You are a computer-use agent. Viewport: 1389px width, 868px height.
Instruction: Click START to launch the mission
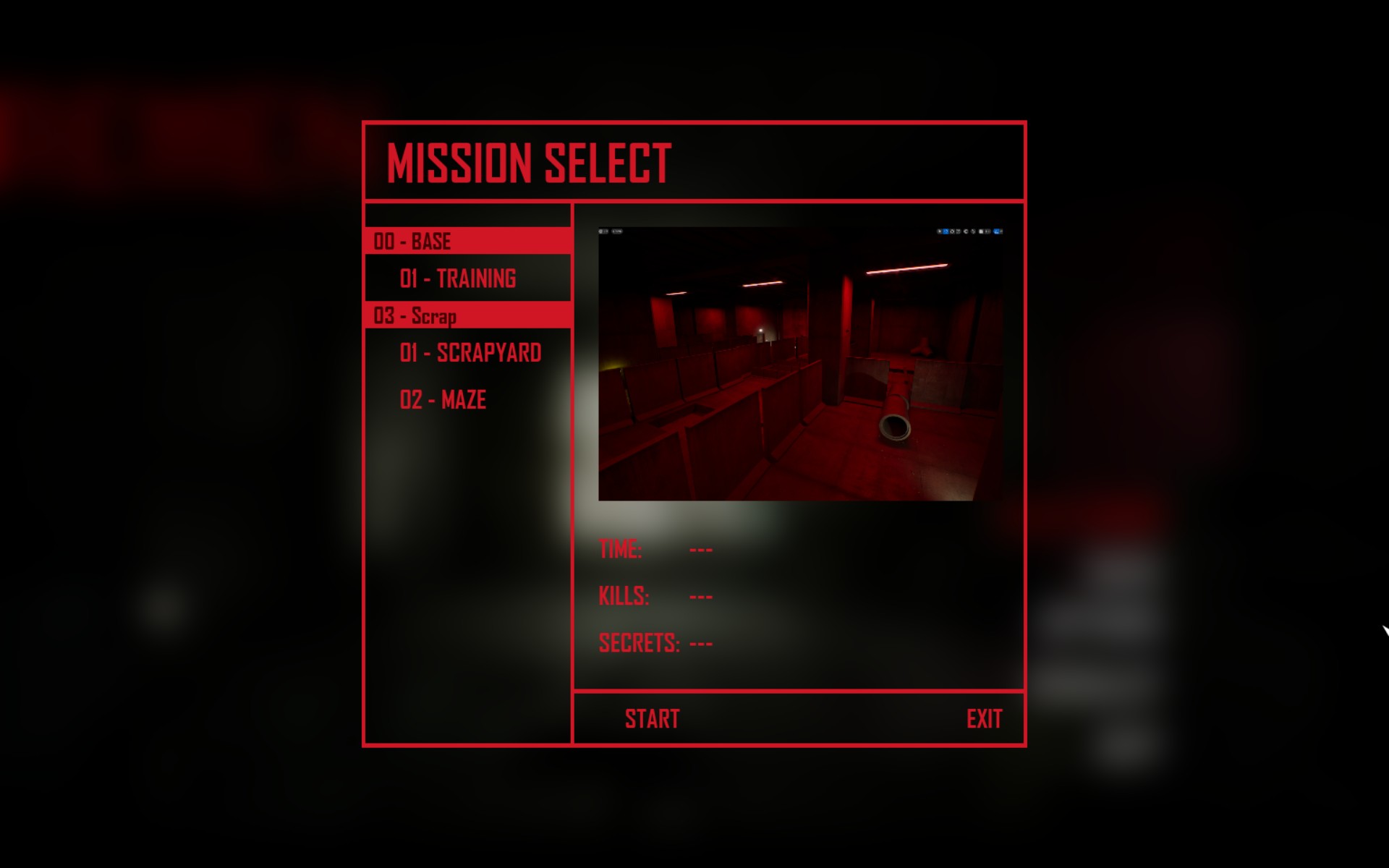pos(652,719)
